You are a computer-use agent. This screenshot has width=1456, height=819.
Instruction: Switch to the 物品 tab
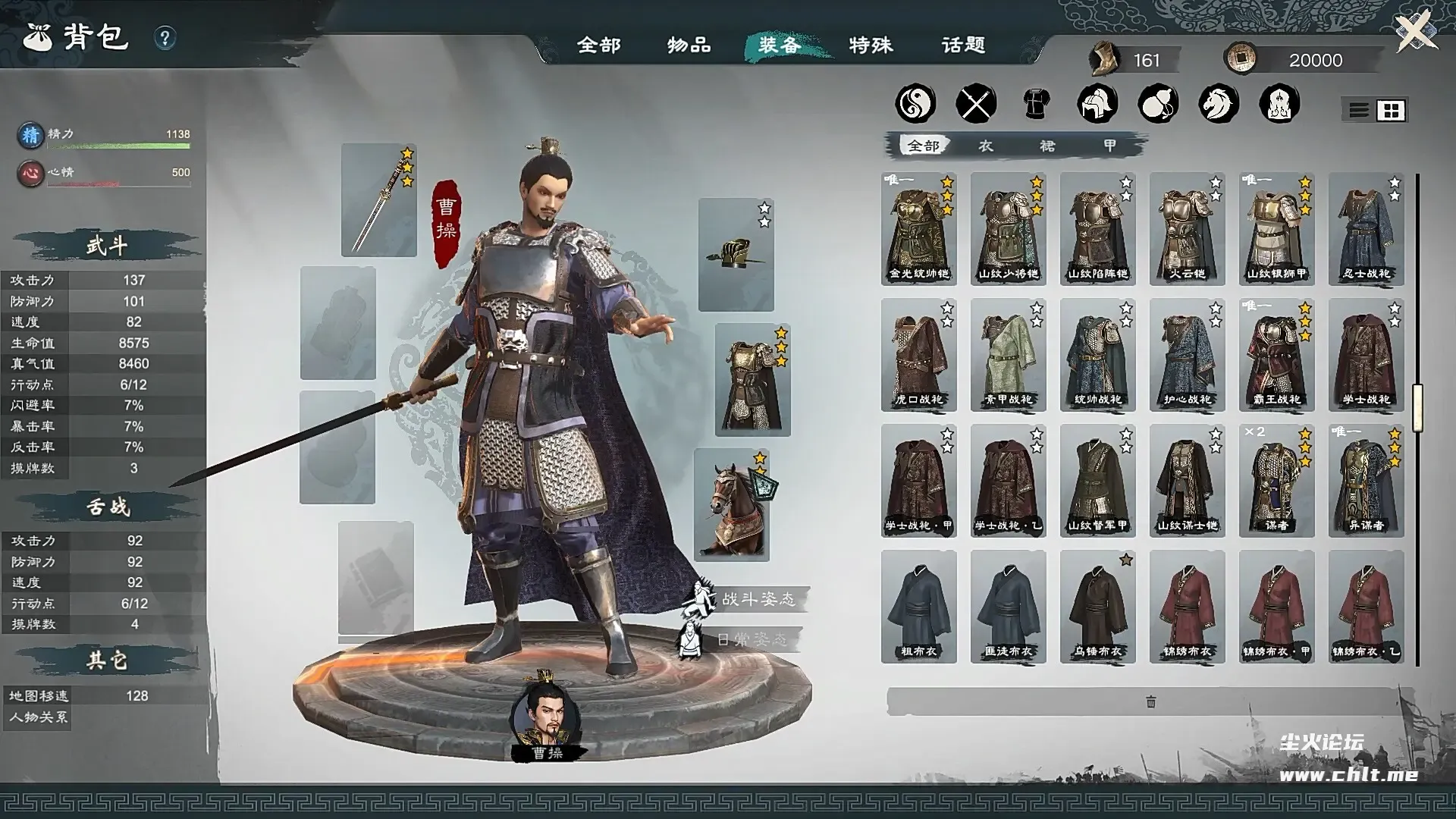pyautogui.click(x=689, y=45)
